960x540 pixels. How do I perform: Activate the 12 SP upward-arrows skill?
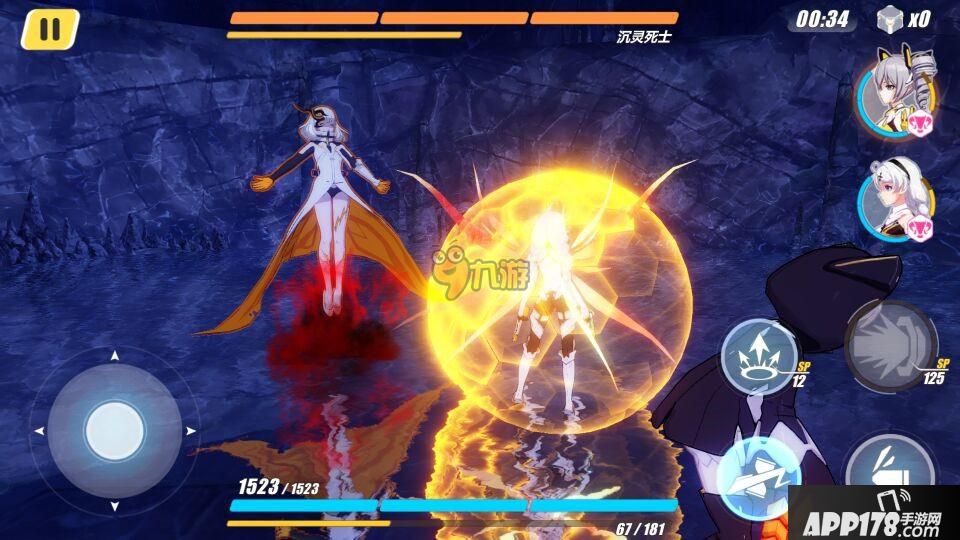pos(757,352)
